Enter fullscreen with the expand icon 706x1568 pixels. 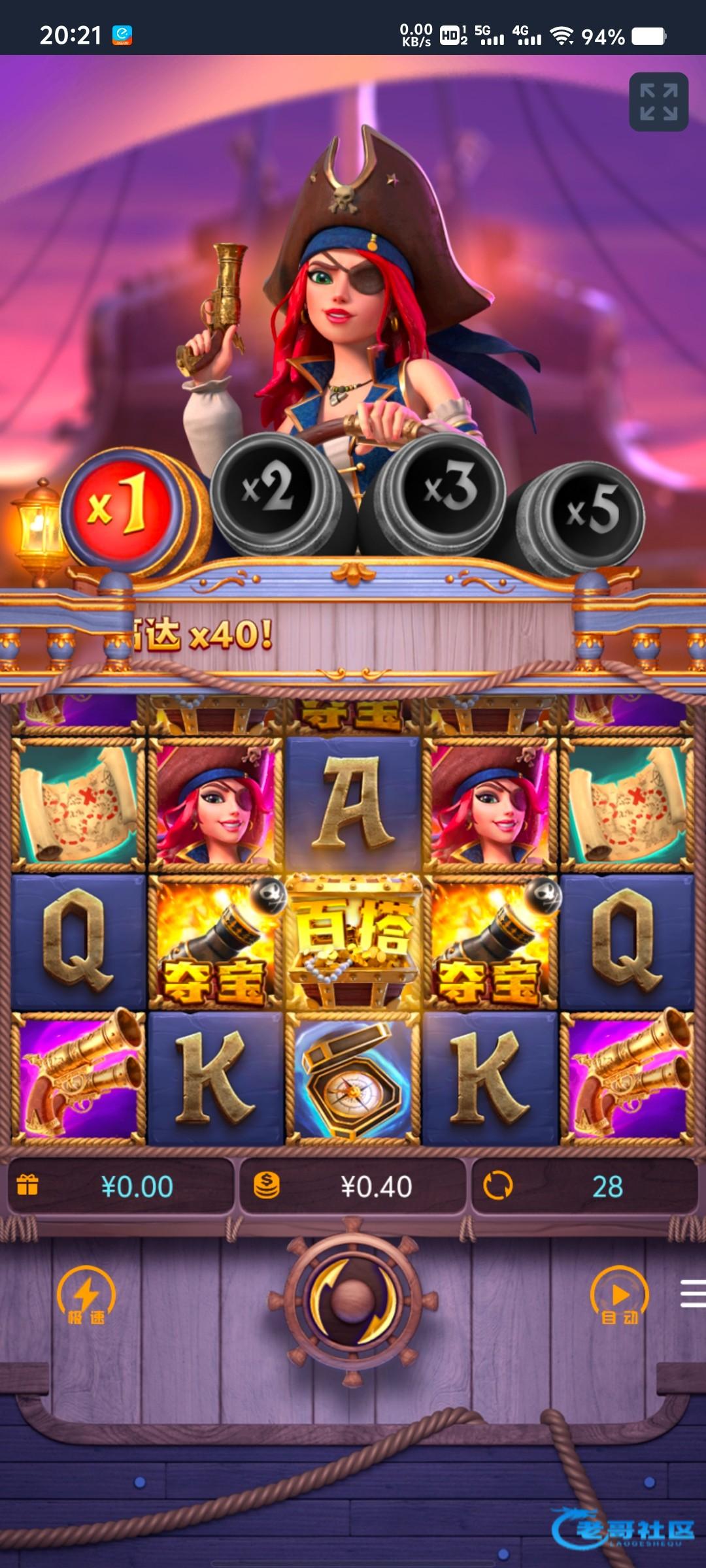point(658,102)
